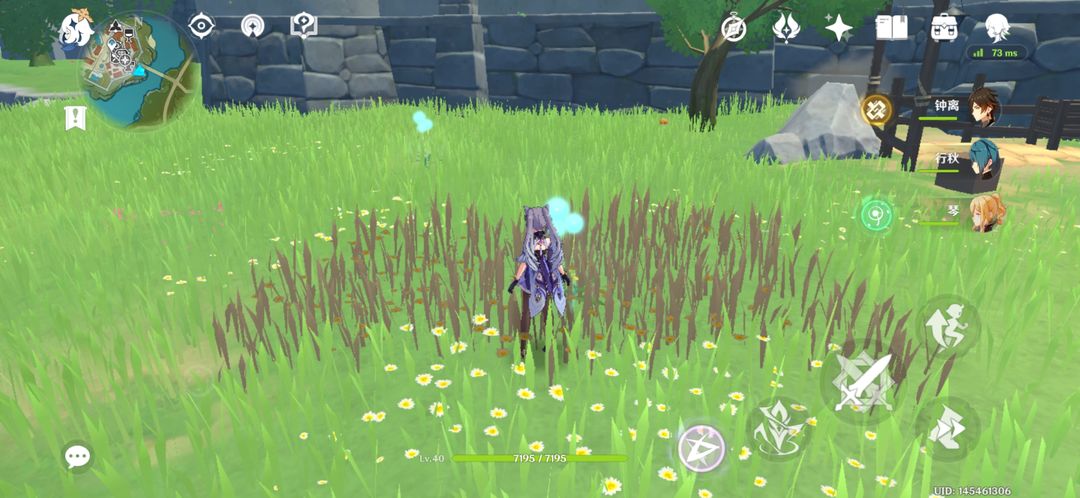Viewport: 1080px width, 498px height.
Task: Open the chat speech bubble
Action: coord(77,457)
